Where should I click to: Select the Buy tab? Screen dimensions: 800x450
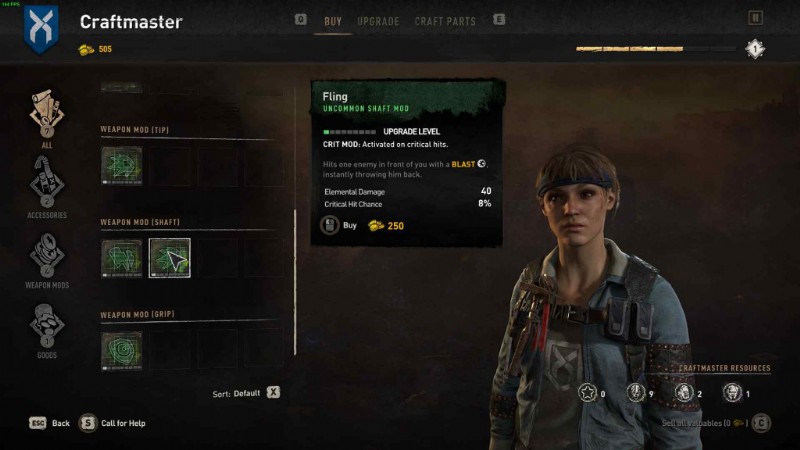click(x=333, y=21)
